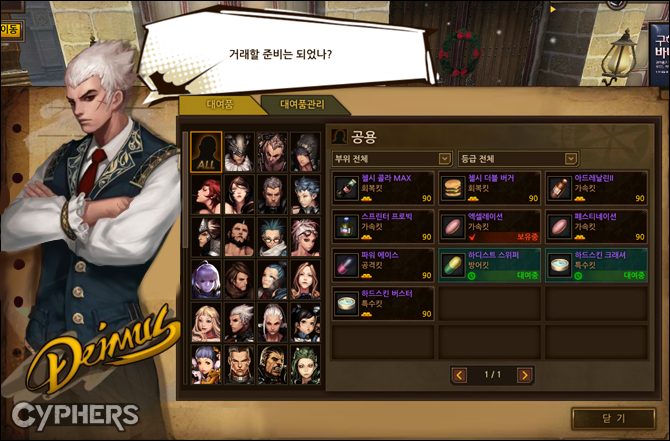This screenshot has width=670, height=441.
Task: Switch to the 대여품관리 tab
Action: click(301, 105)
